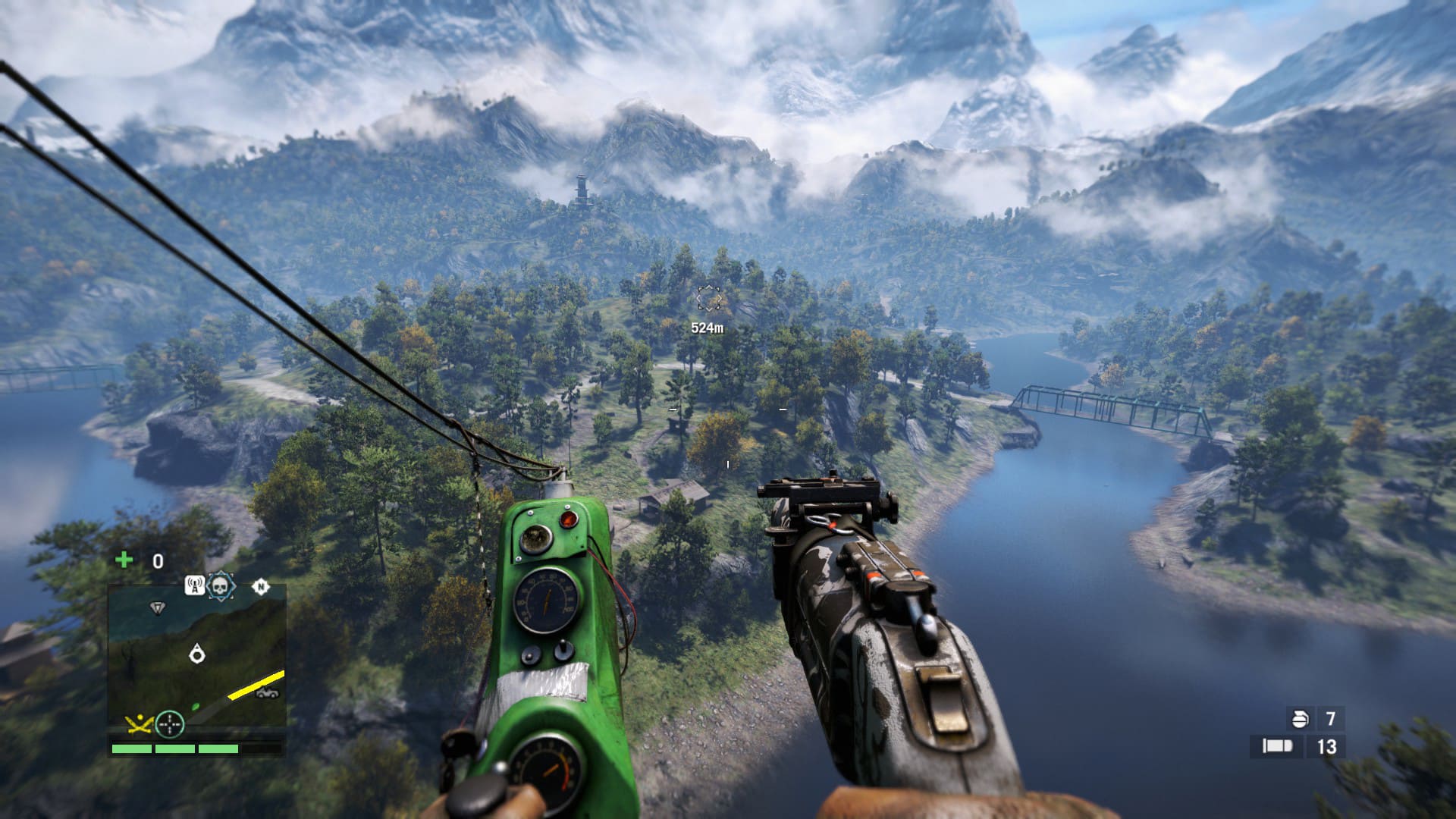Select the skull outpost marker on the minimap
1456x819 pixels.
pyautogui.click(x=221, y=585)
